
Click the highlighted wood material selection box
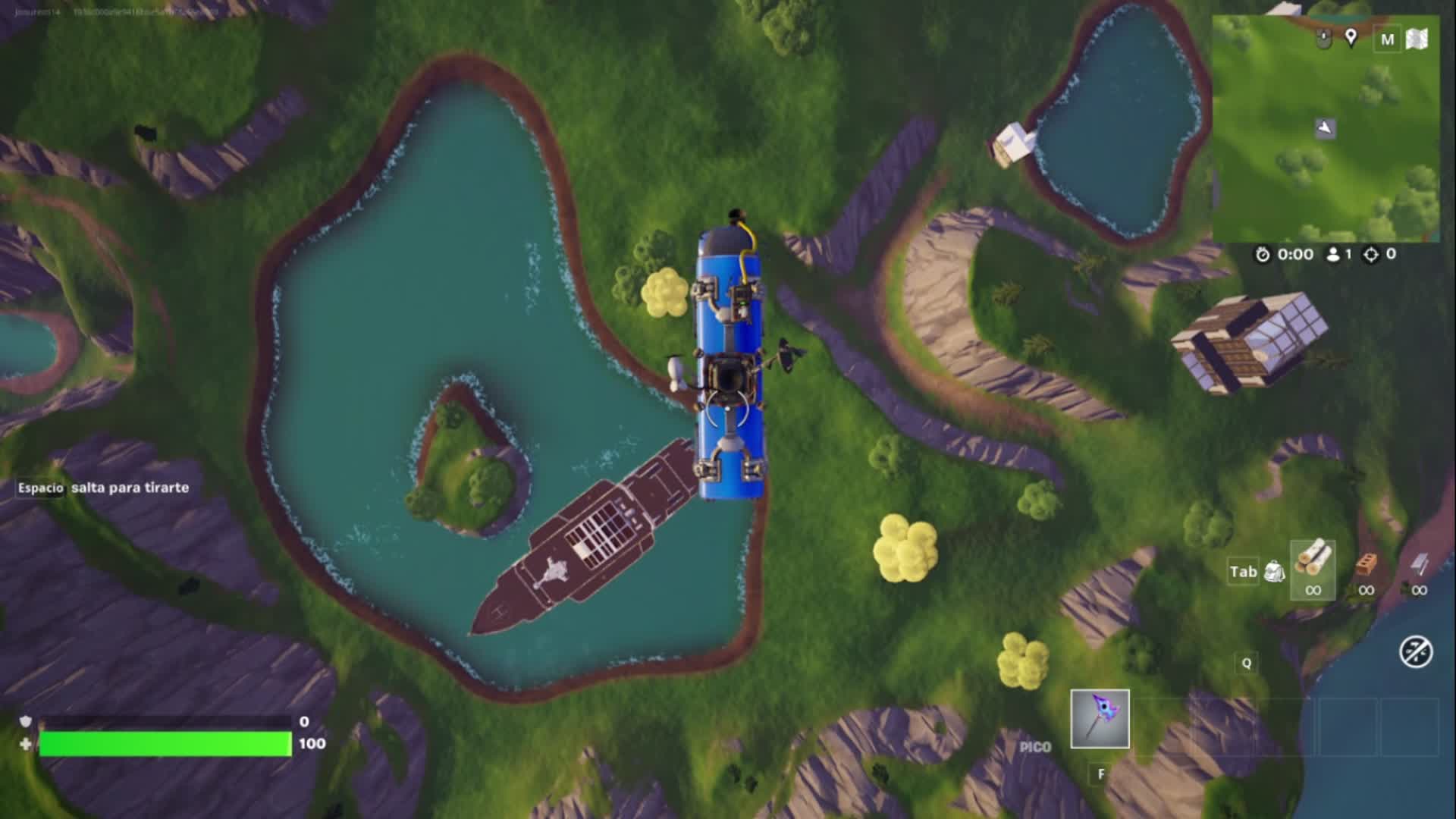(1313, 570)
